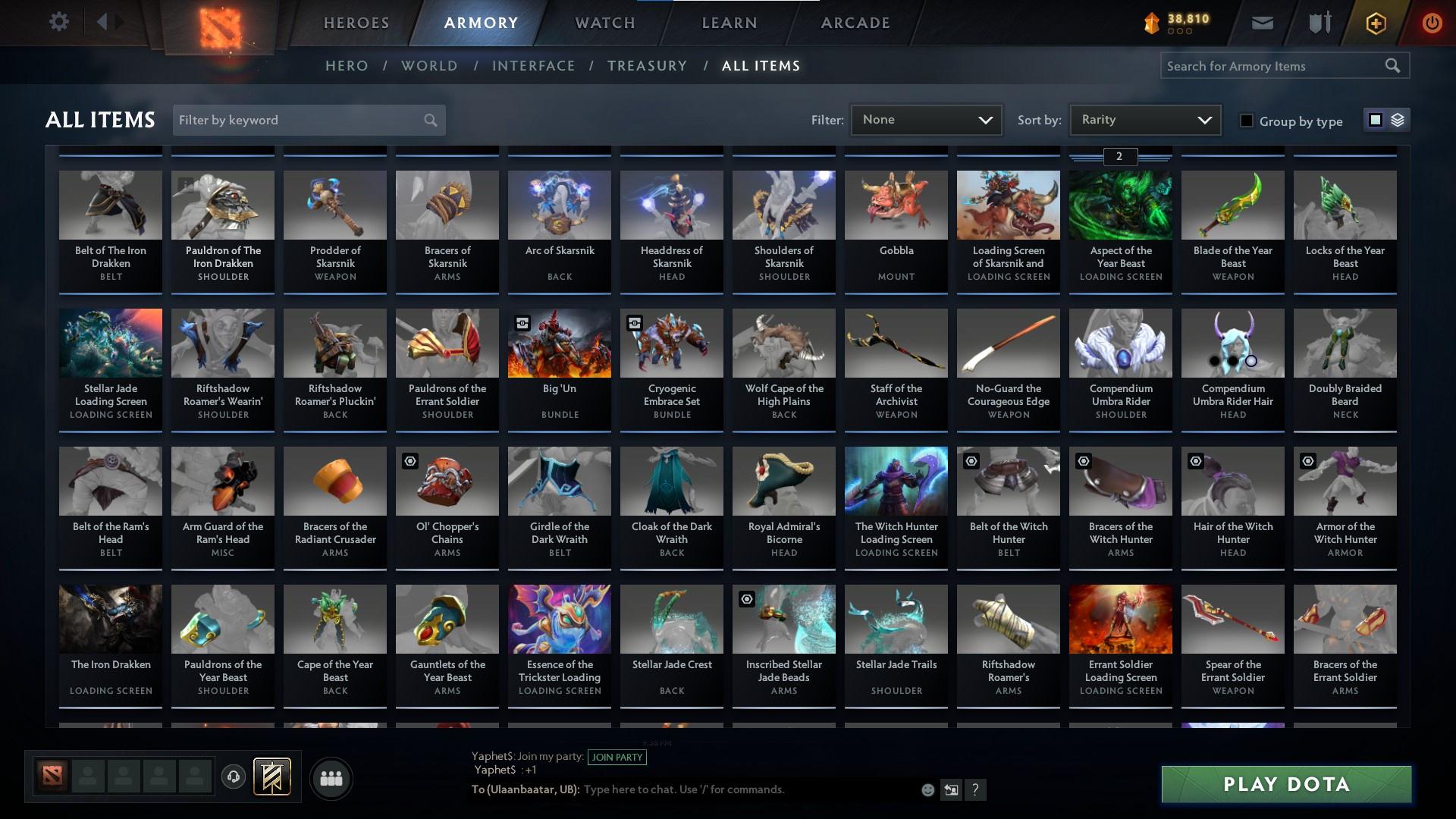Open the TREASURY breadcrumb link
The image size is (1456, 819).
click(x=647, y=66)
